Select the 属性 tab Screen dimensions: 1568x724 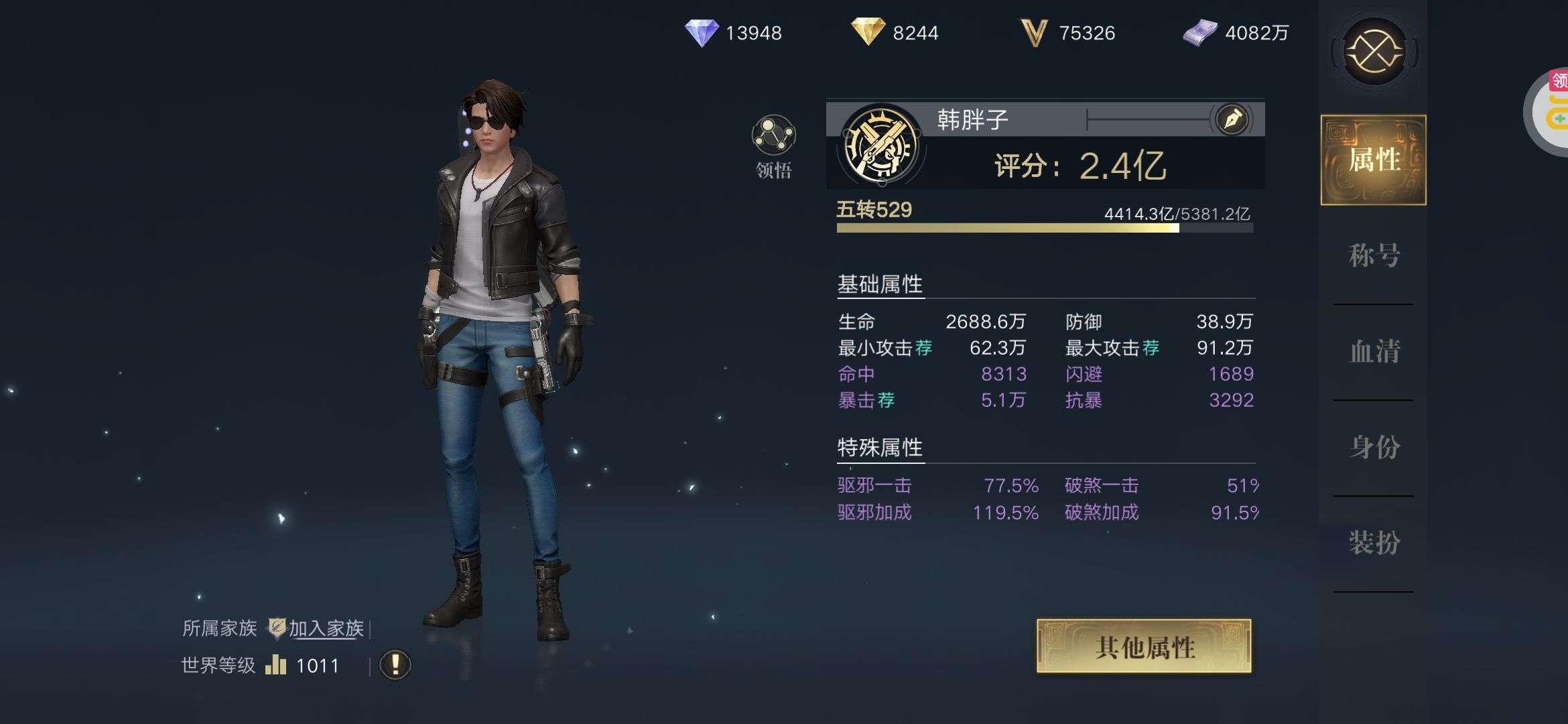[x=1374, y=160]
